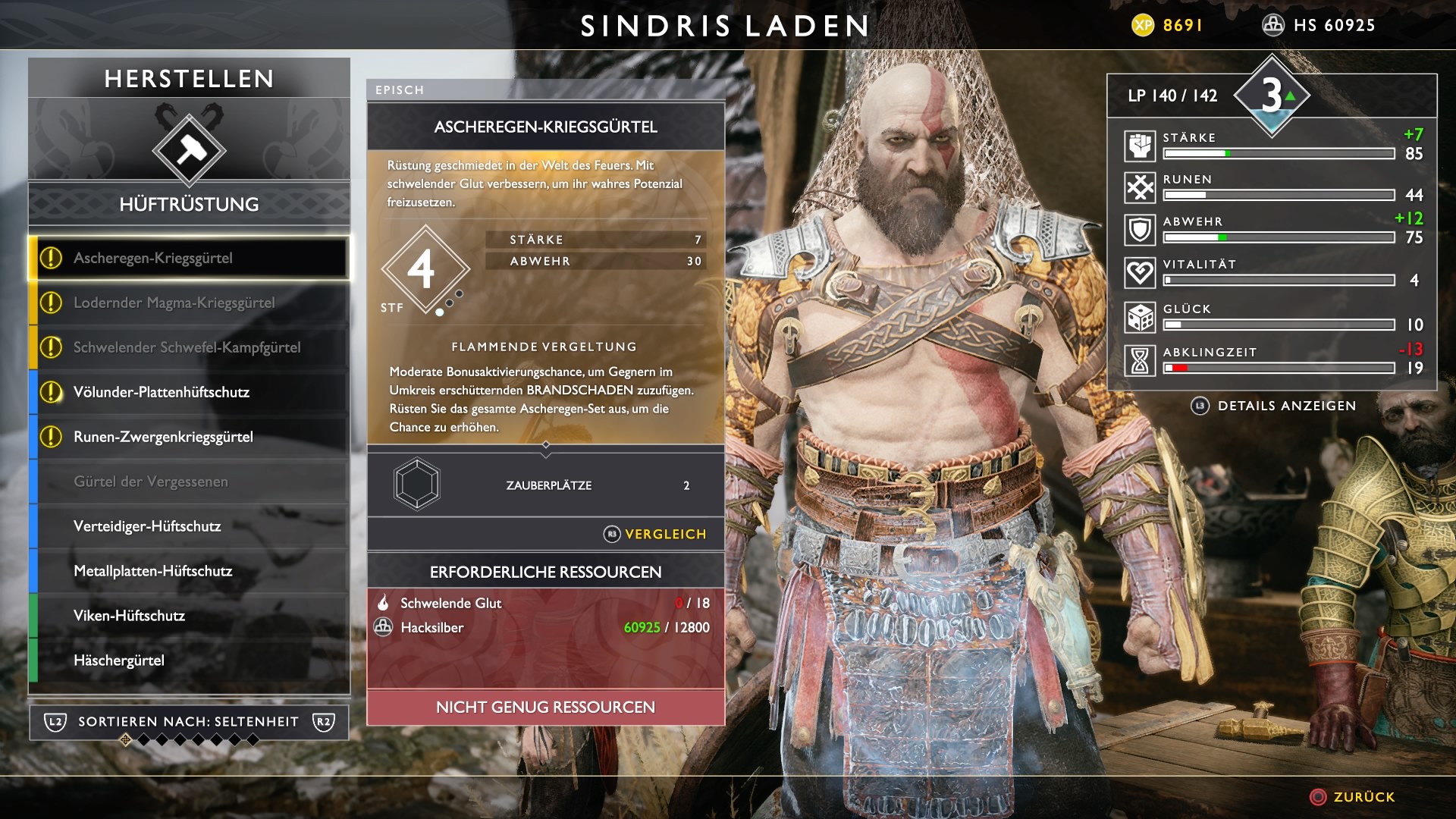Select Gürtel der Vergessenen
This screenshot has width=1456, height=819.
point(190,482)
